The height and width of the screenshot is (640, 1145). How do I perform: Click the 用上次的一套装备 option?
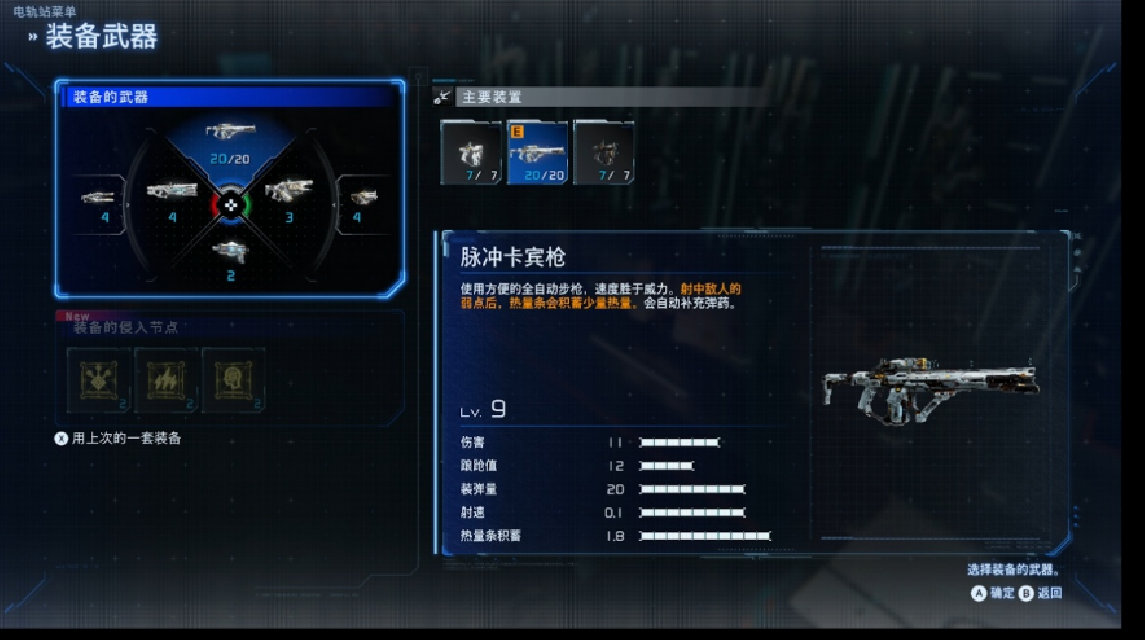(x=126, y=439)
